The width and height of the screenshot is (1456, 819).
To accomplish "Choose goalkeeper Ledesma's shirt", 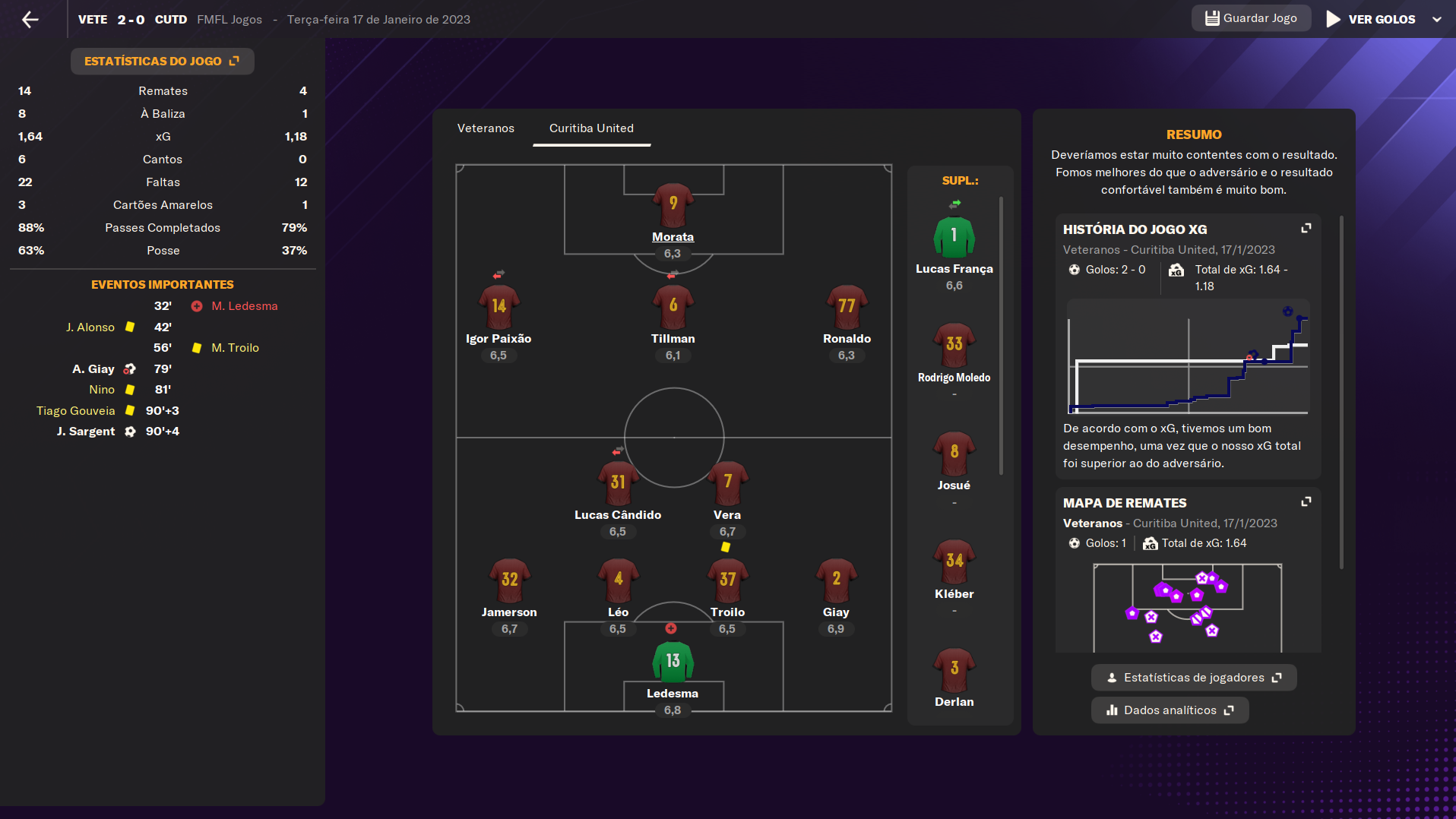I will tap(673, 662).
